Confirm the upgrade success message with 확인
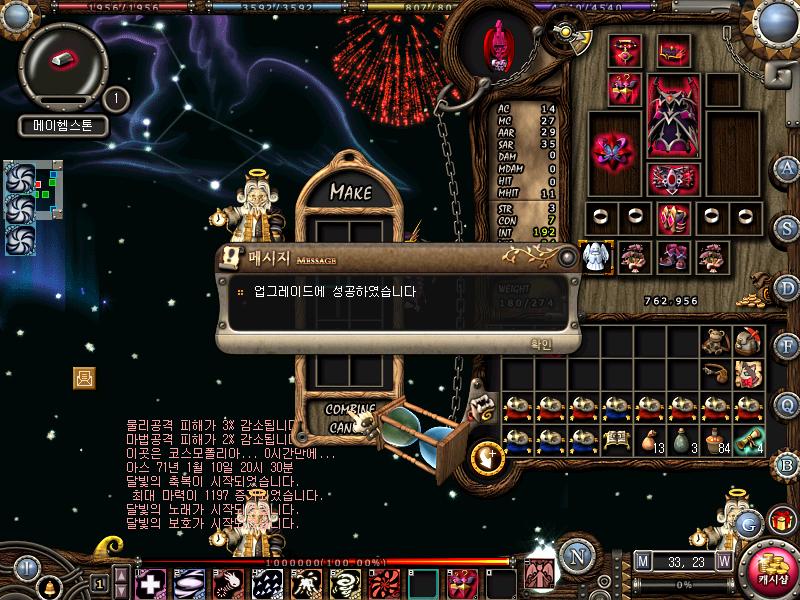 coord(540,343)
